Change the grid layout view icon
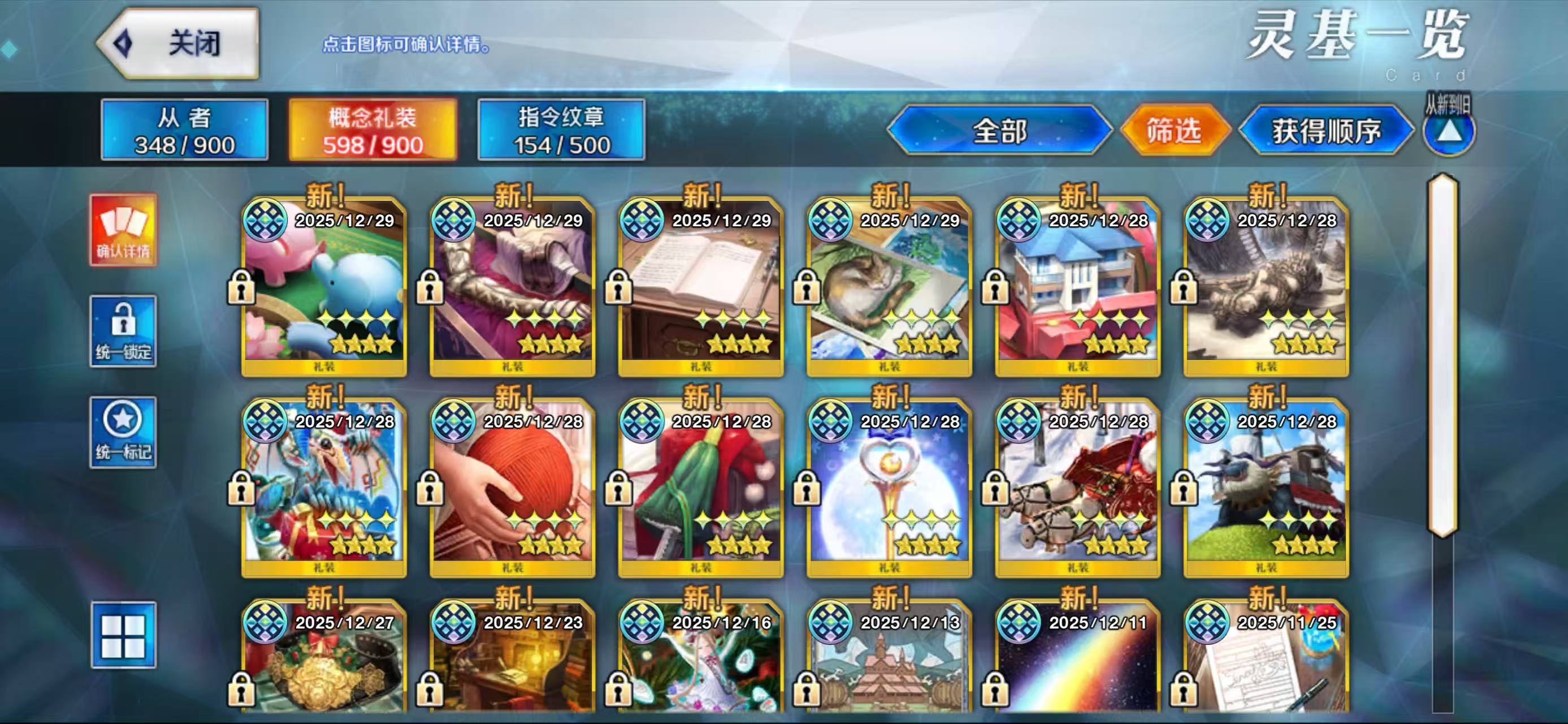This screenshot has width=1568, height=724. click(124, 635)
